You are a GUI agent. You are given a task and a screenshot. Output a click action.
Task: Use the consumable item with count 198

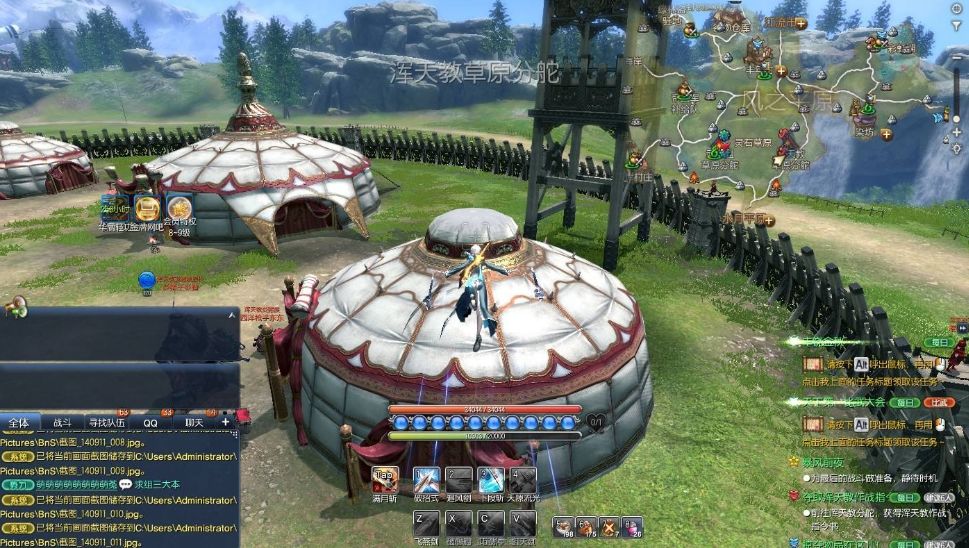click(565, 526)
